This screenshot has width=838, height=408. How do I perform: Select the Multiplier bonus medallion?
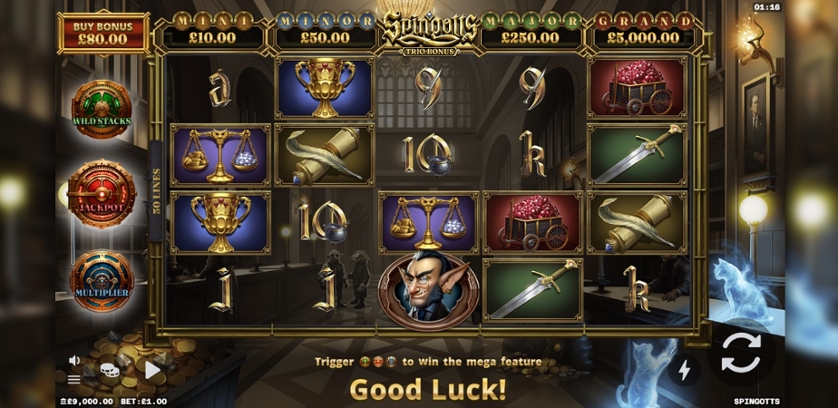coord(101,279)
